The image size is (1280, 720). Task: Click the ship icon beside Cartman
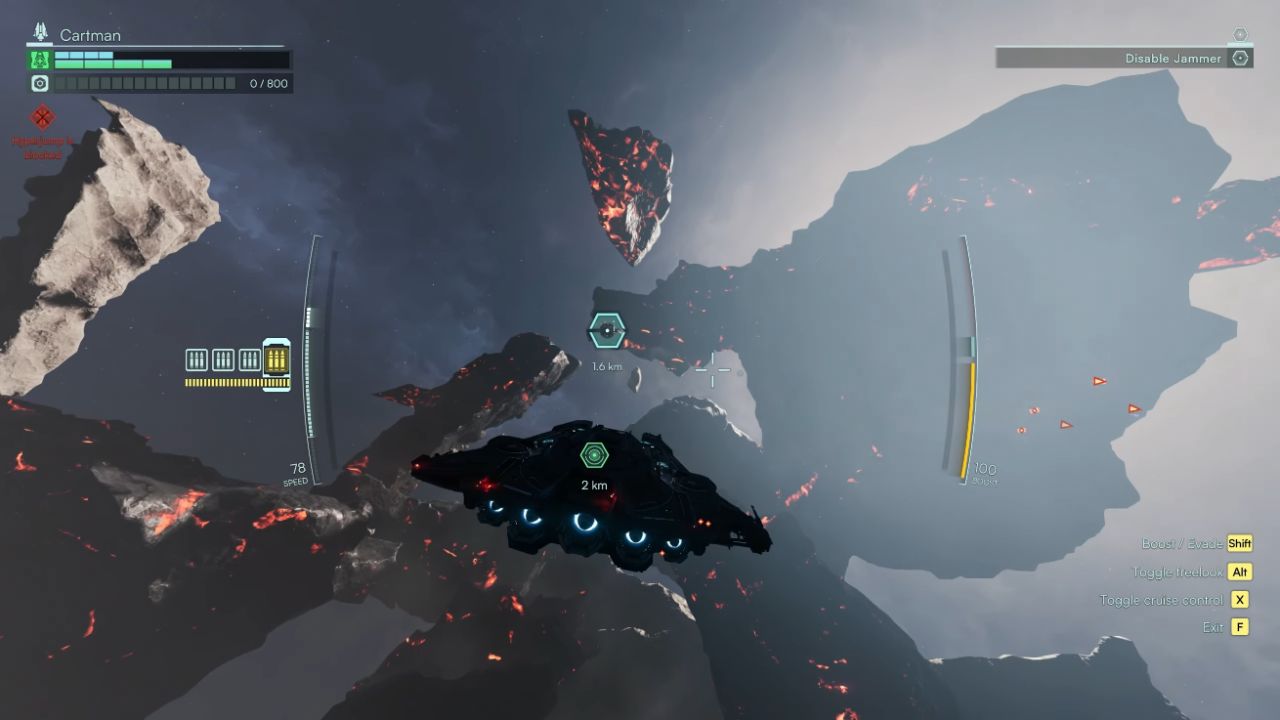(41, 33)
